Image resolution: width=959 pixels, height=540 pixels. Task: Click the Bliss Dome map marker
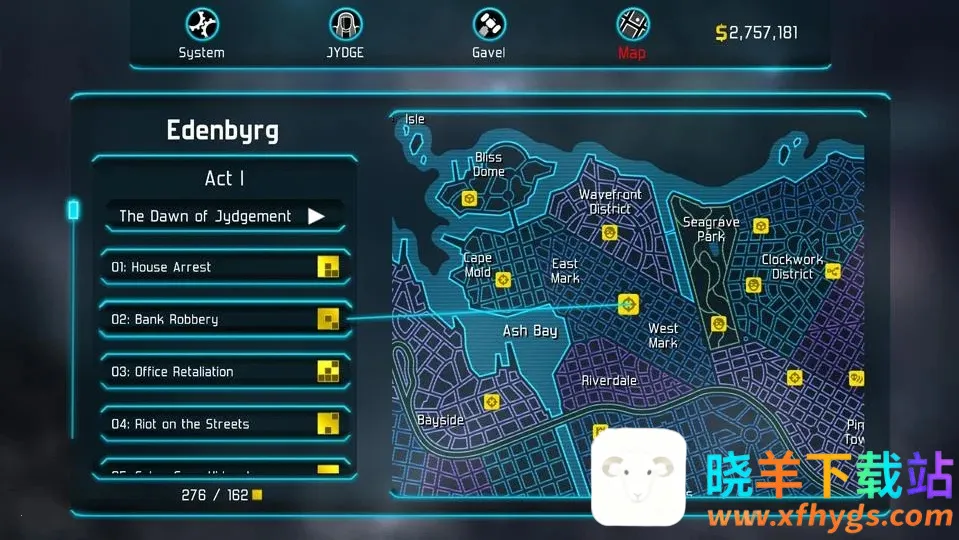click(x=469, y=199)
